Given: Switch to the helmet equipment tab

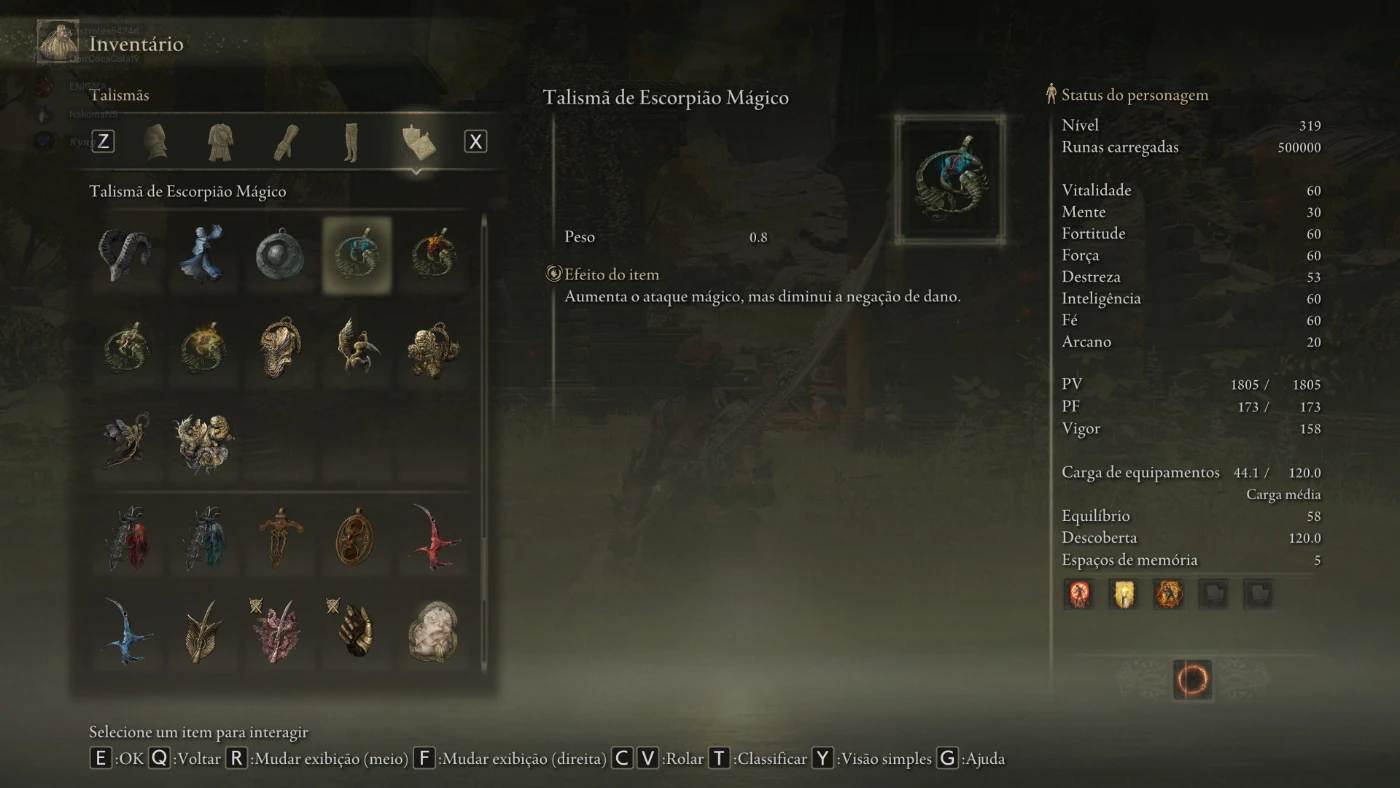Looking at the screenshot, I should 155,142.
